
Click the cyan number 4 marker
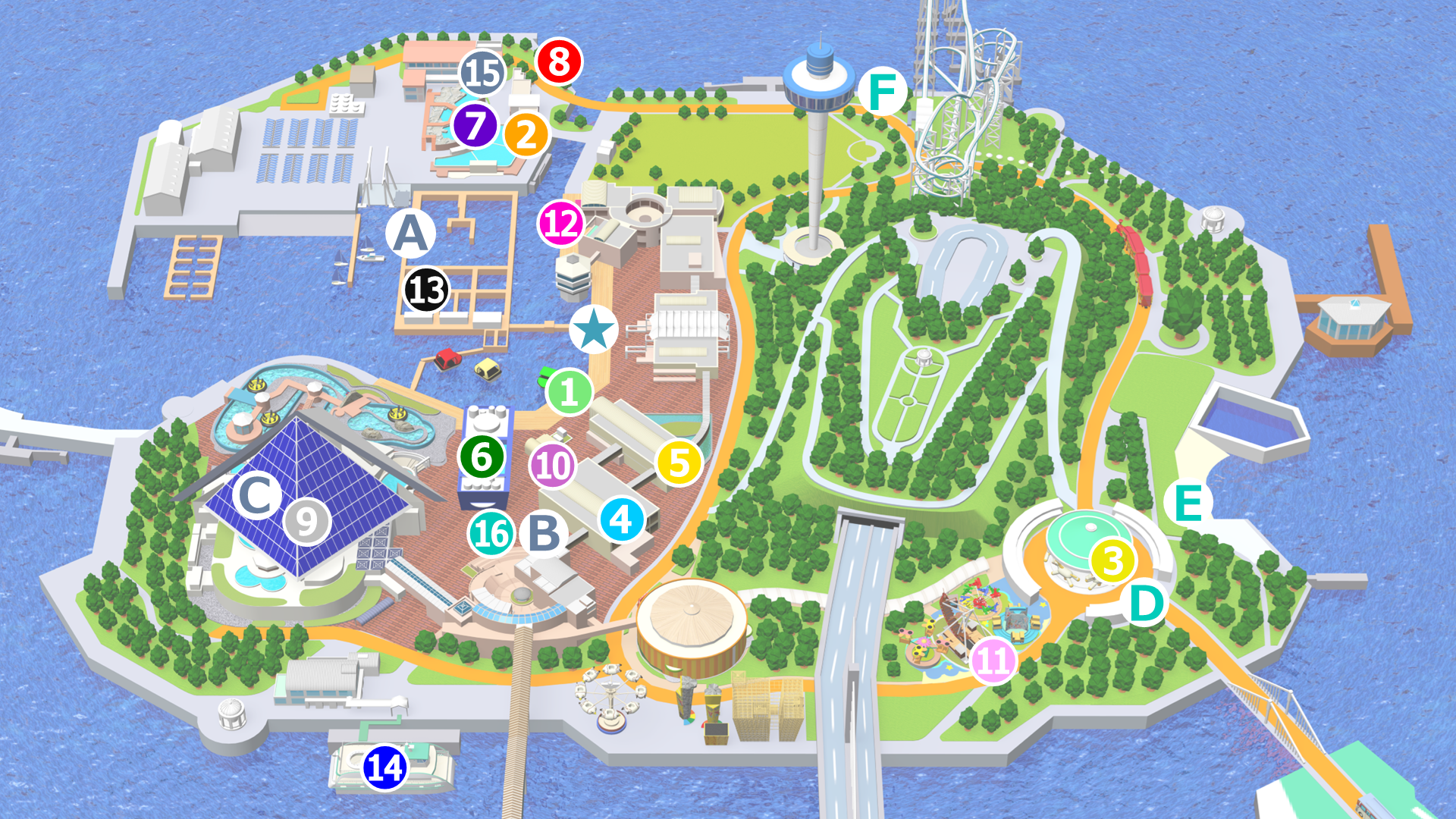tap(622, 520)
